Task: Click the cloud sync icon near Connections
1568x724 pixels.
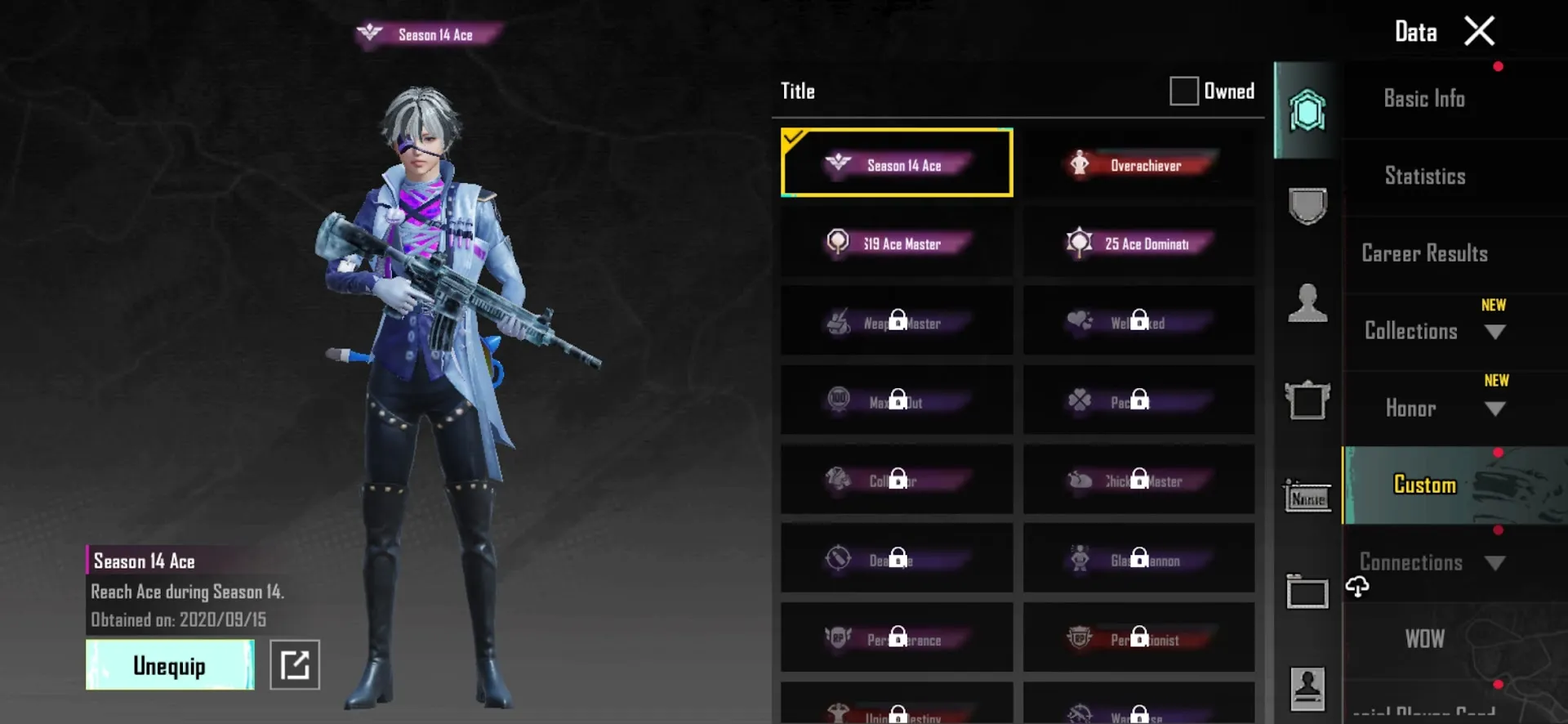Action: (x=1356, y=584)
